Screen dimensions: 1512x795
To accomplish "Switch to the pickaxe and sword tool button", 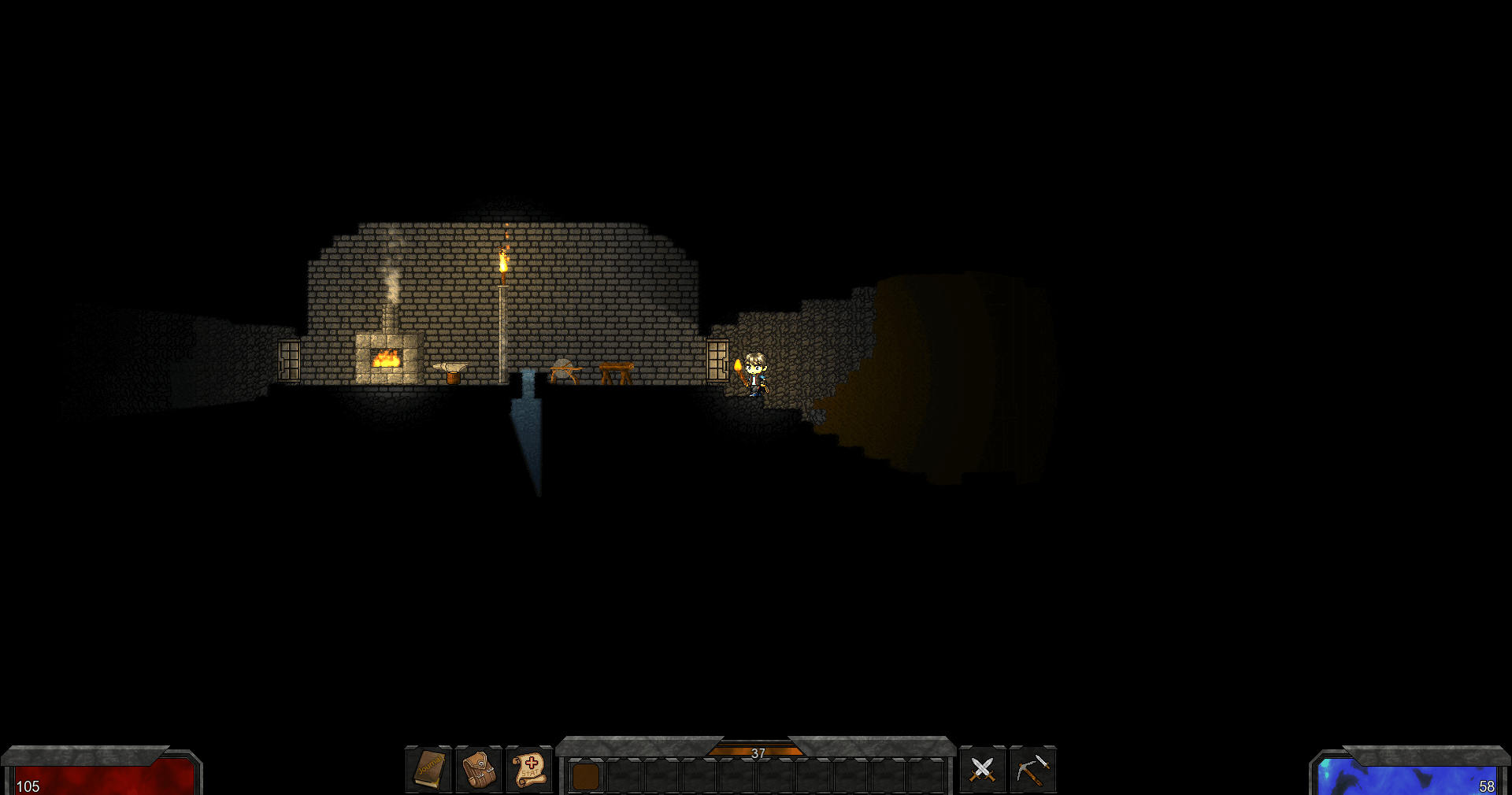I will tap(1032, 769).
